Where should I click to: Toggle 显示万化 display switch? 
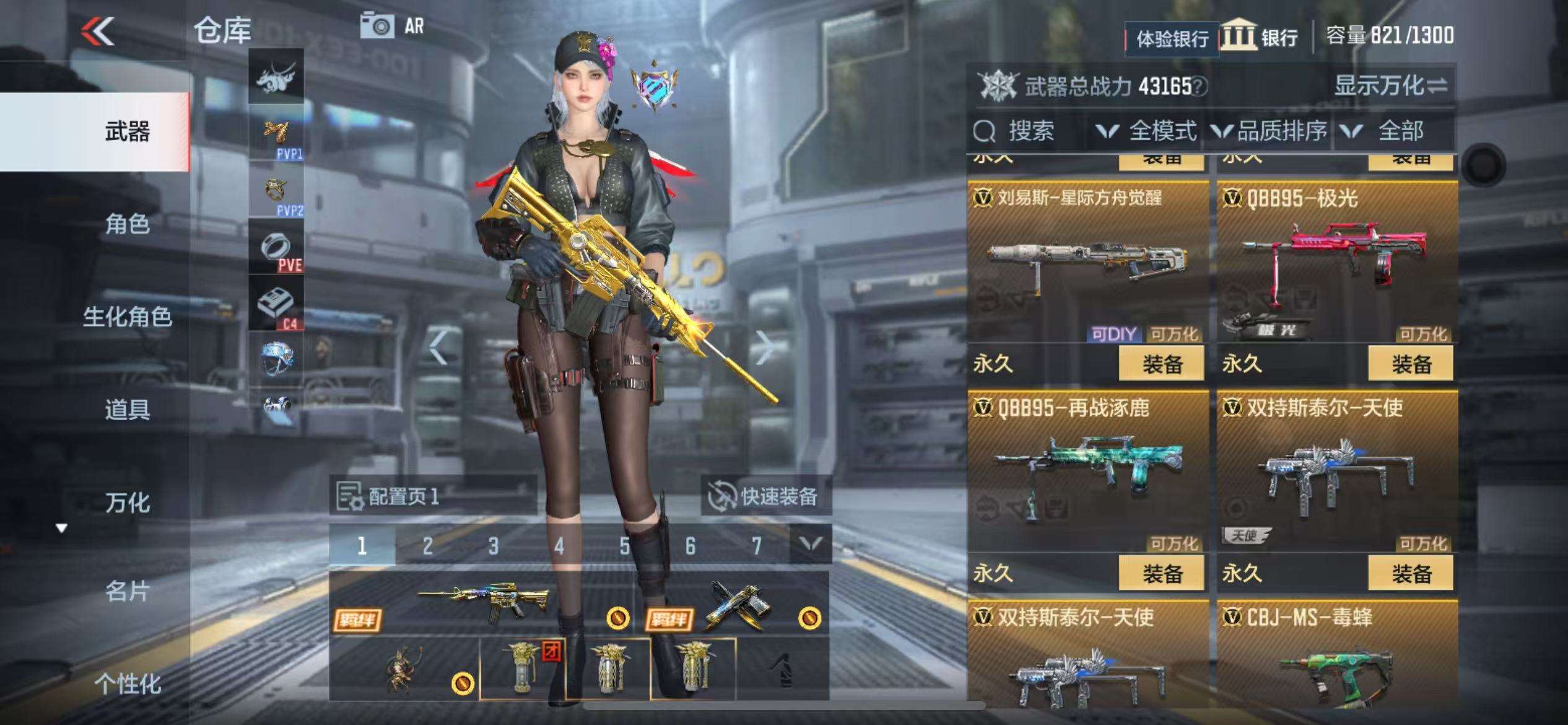(x=1390, y=86)
